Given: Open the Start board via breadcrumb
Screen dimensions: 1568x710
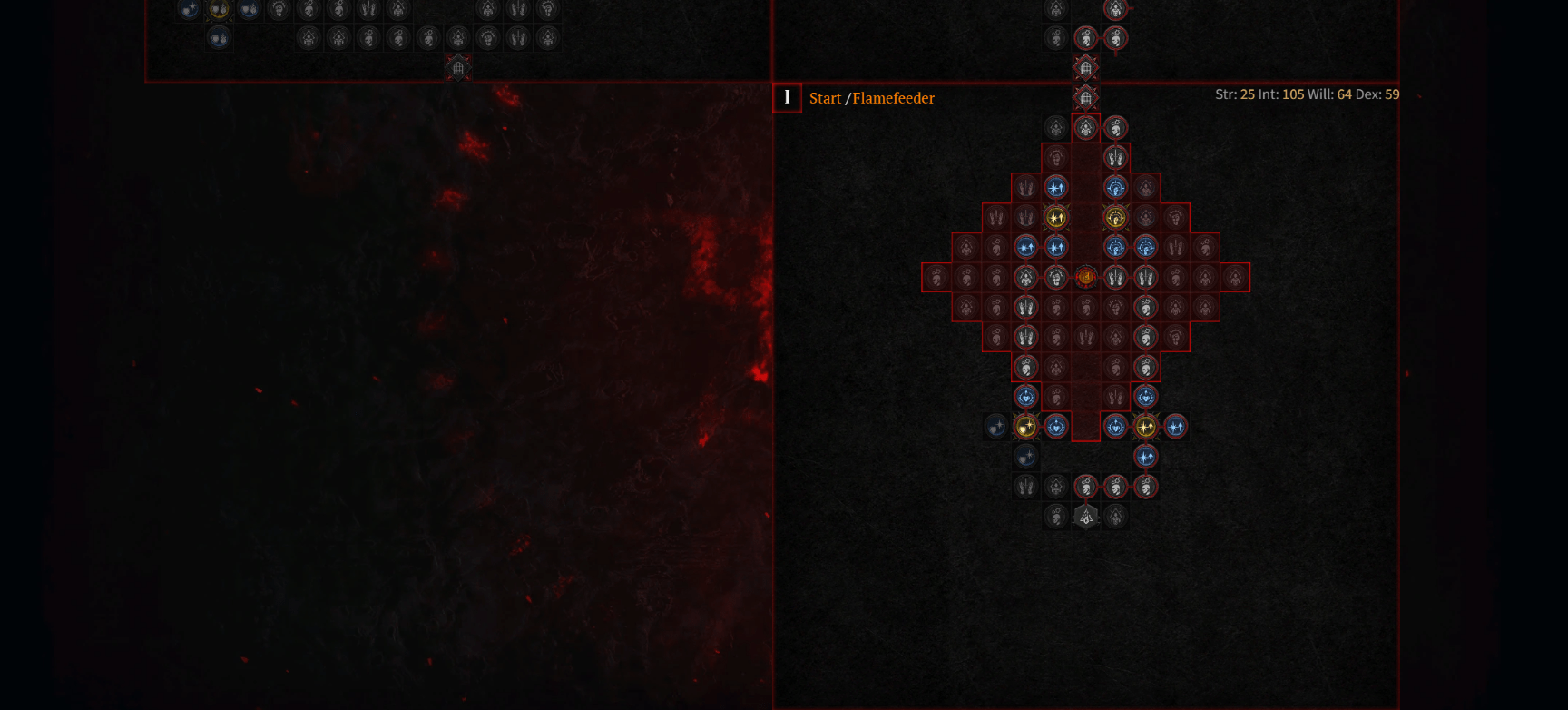Looking at the screenshot, I should (825, 98).
